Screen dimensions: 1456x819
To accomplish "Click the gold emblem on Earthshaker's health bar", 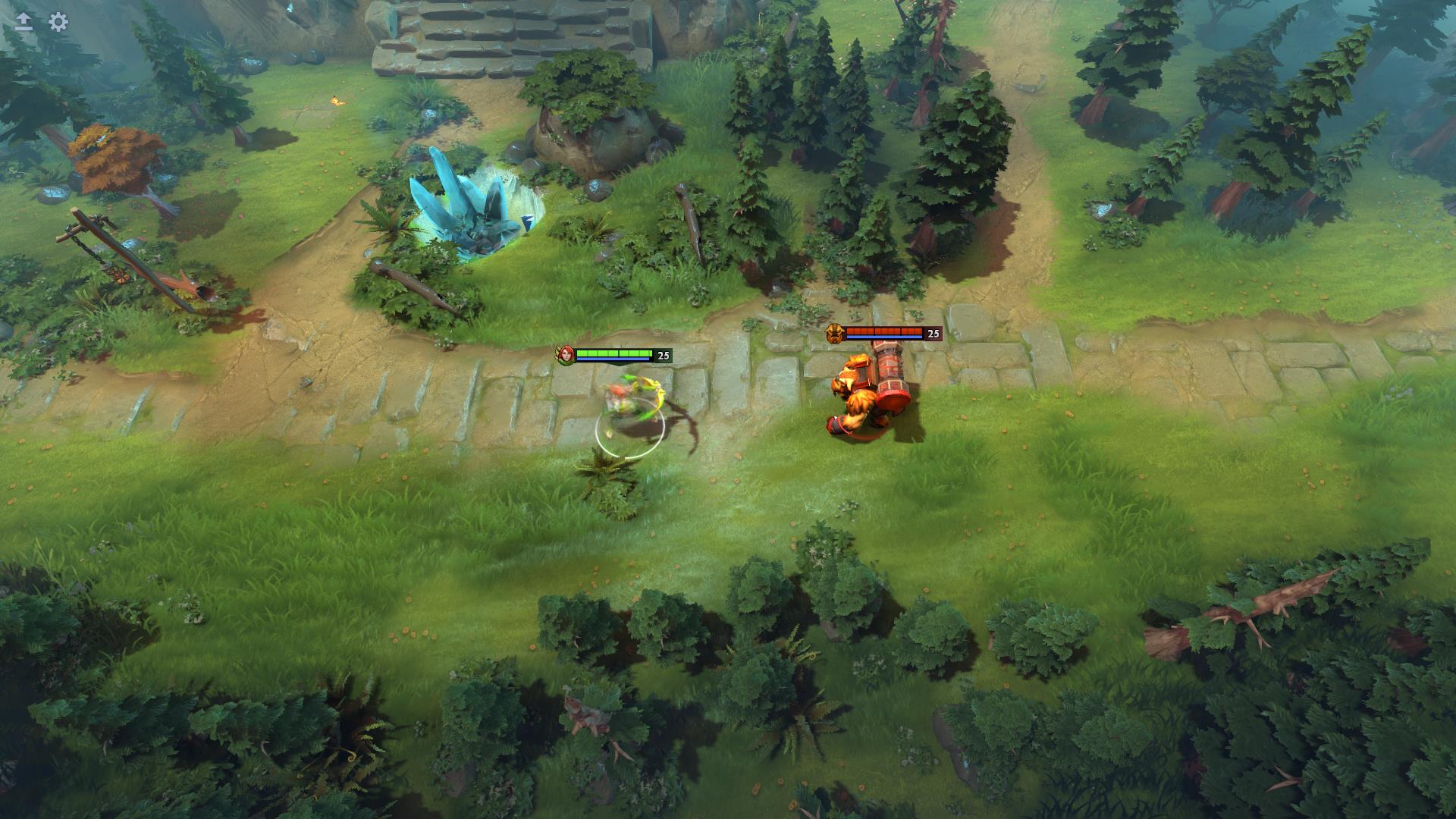I will [835, 332].
